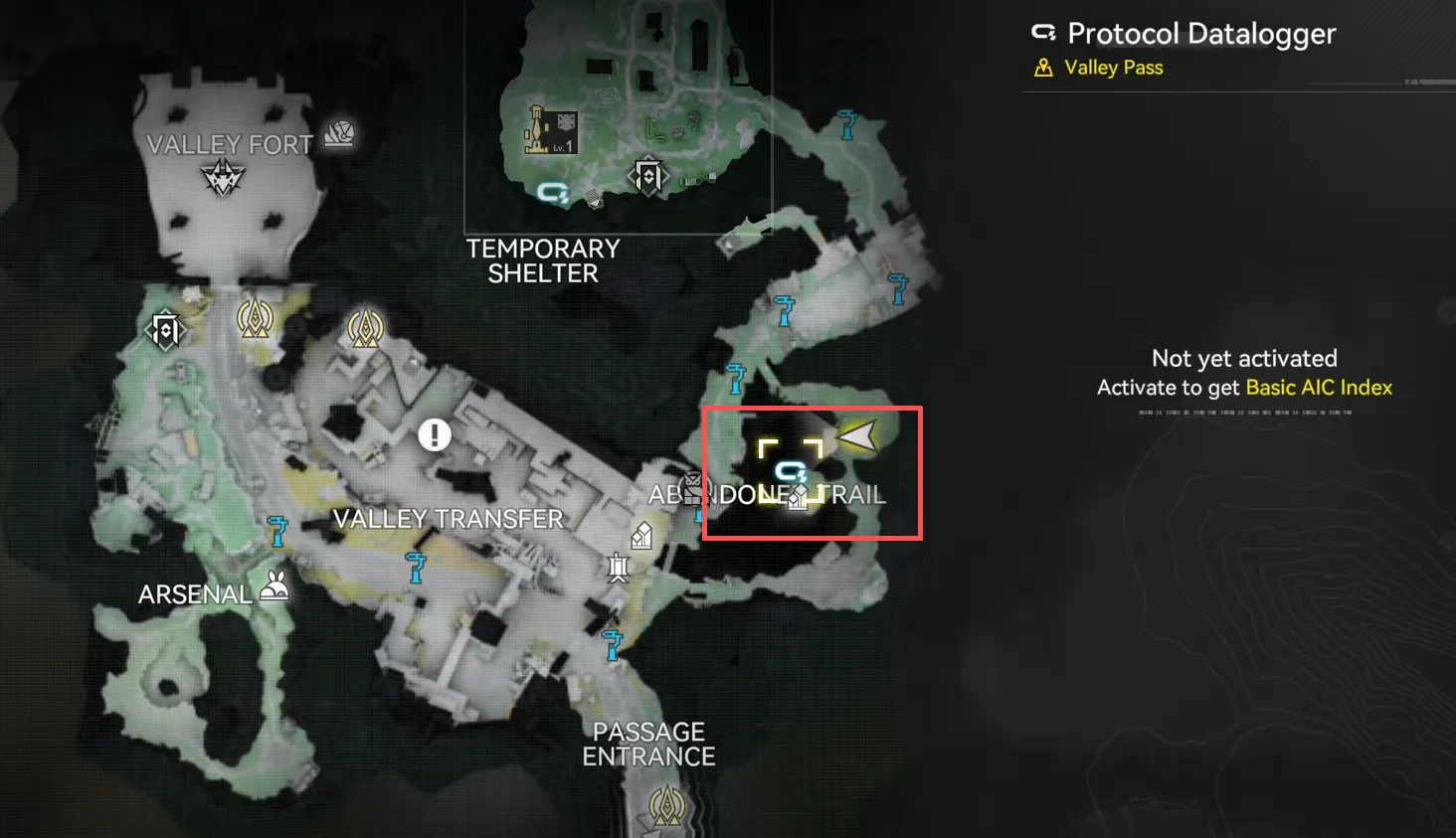Select the rabbit icon next to Arsenal
The image size is (1456, 838).
pos(274,587)
